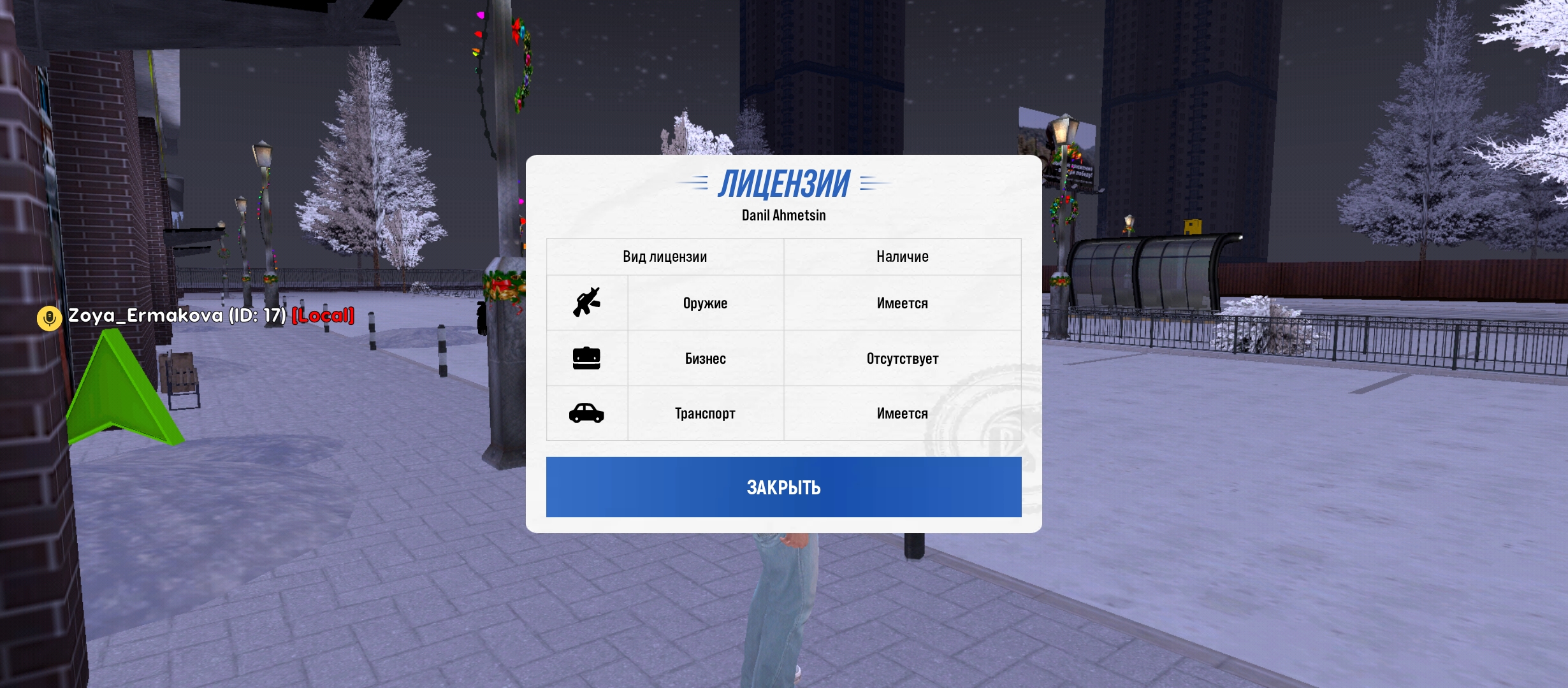1568x688 pixels.
Task: Select the Оружие license row
Action: click(705, 303)
